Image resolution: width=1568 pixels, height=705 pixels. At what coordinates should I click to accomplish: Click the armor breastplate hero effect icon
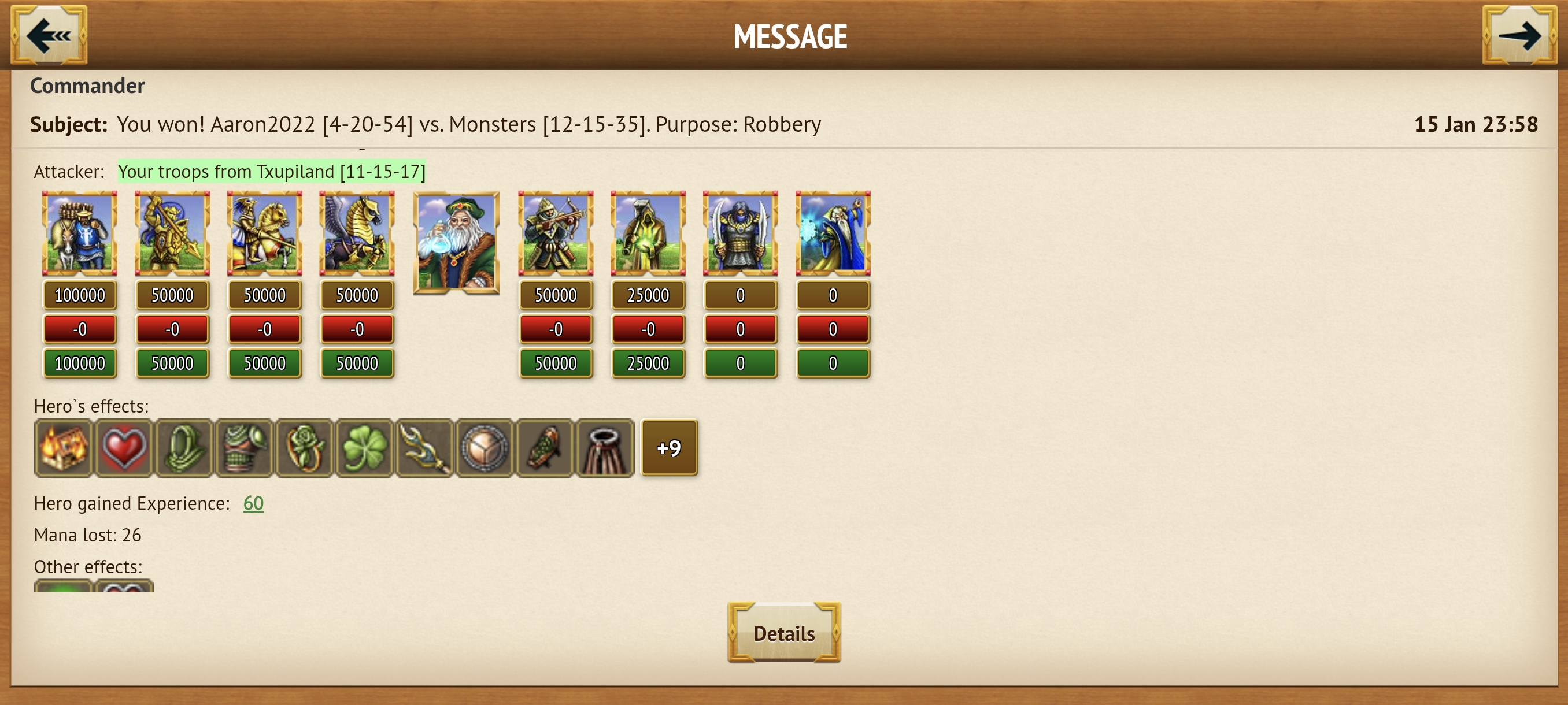point(243,448)
